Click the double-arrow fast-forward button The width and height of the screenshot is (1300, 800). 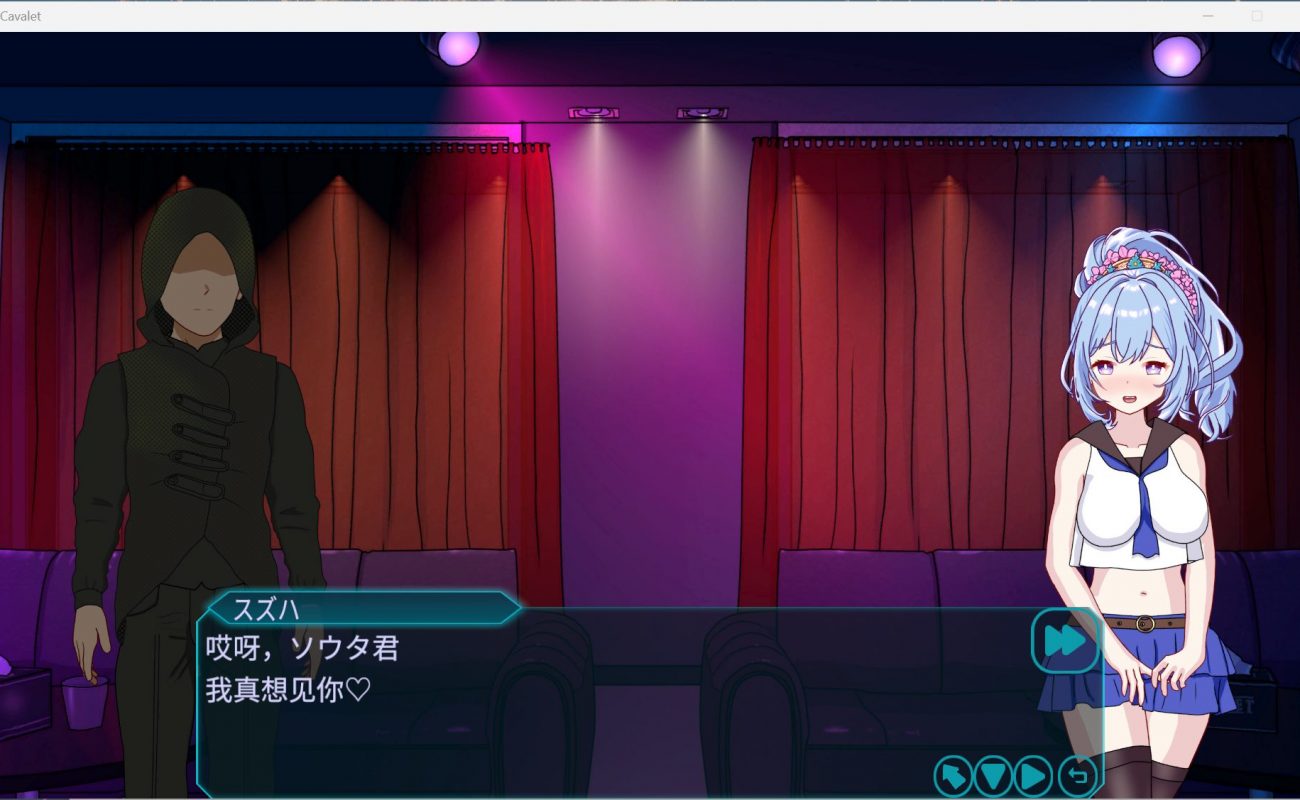(1064, 640)
